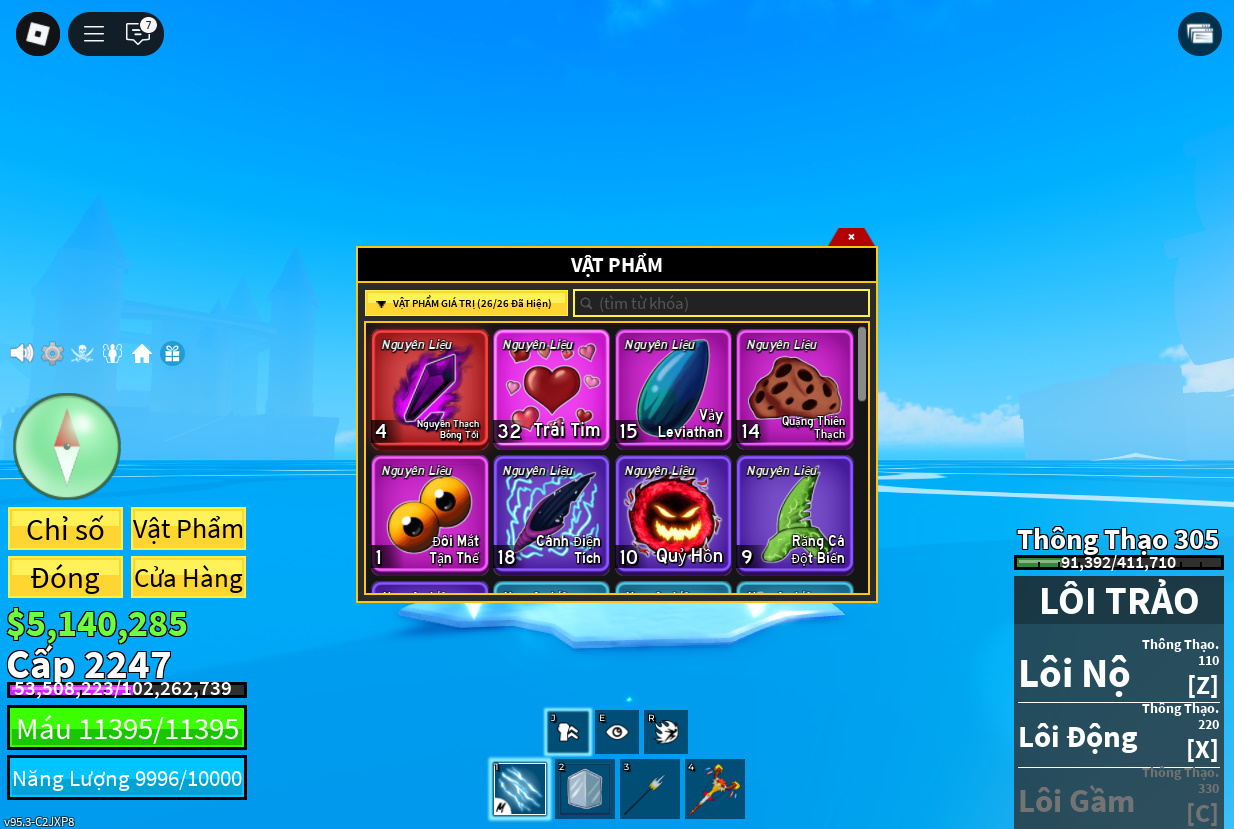This screenshot has height=829, width=1234.
Task: Choose the Vảy Leviathan item slot
Action: coord(673,388)
